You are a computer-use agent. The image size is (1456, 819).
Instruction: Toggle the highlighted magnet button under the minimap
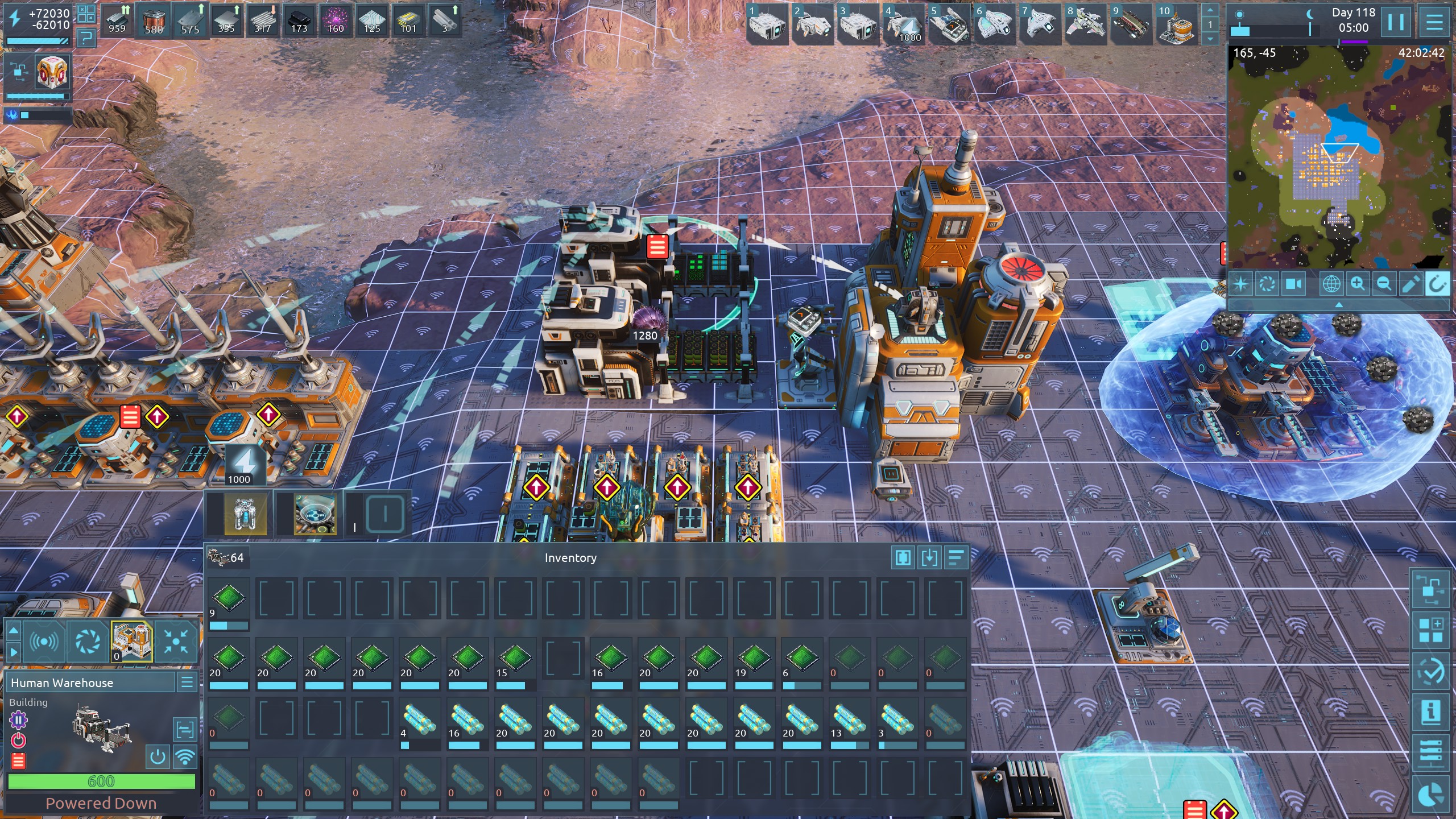coord(1437,283)
